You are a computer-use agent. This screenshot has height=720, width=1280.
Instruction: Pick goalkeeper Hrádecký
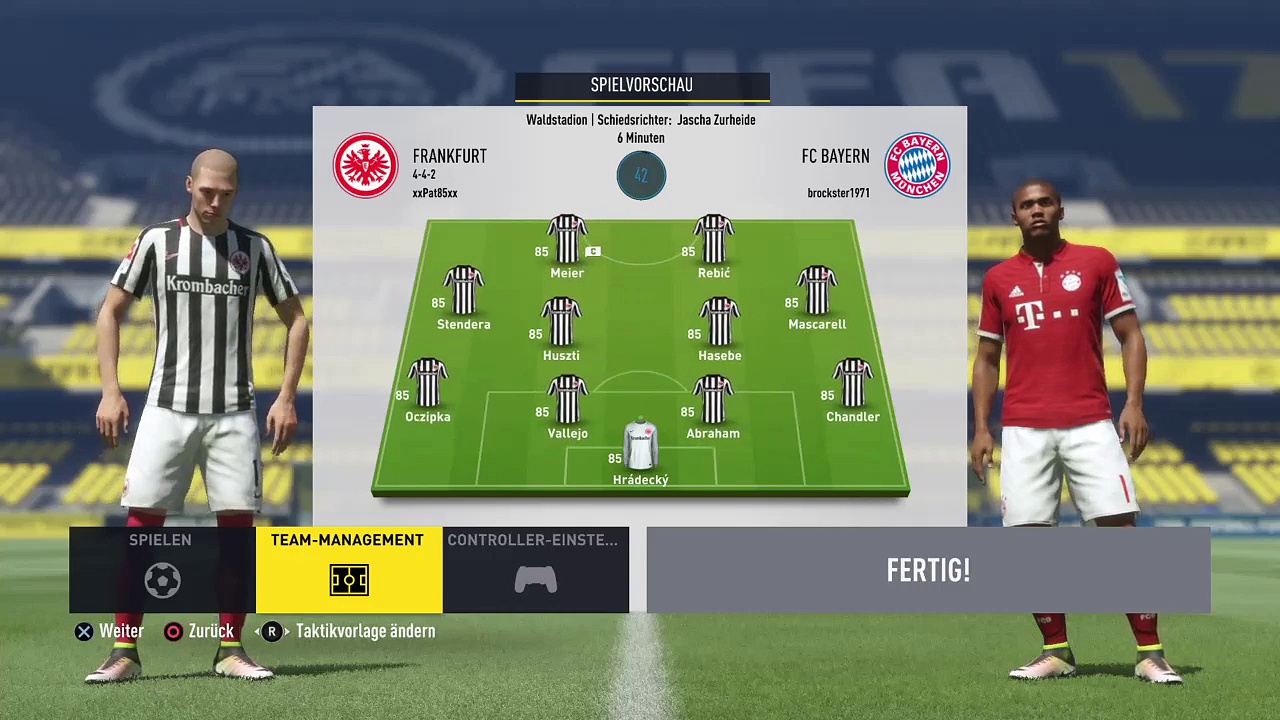point(640,446)
